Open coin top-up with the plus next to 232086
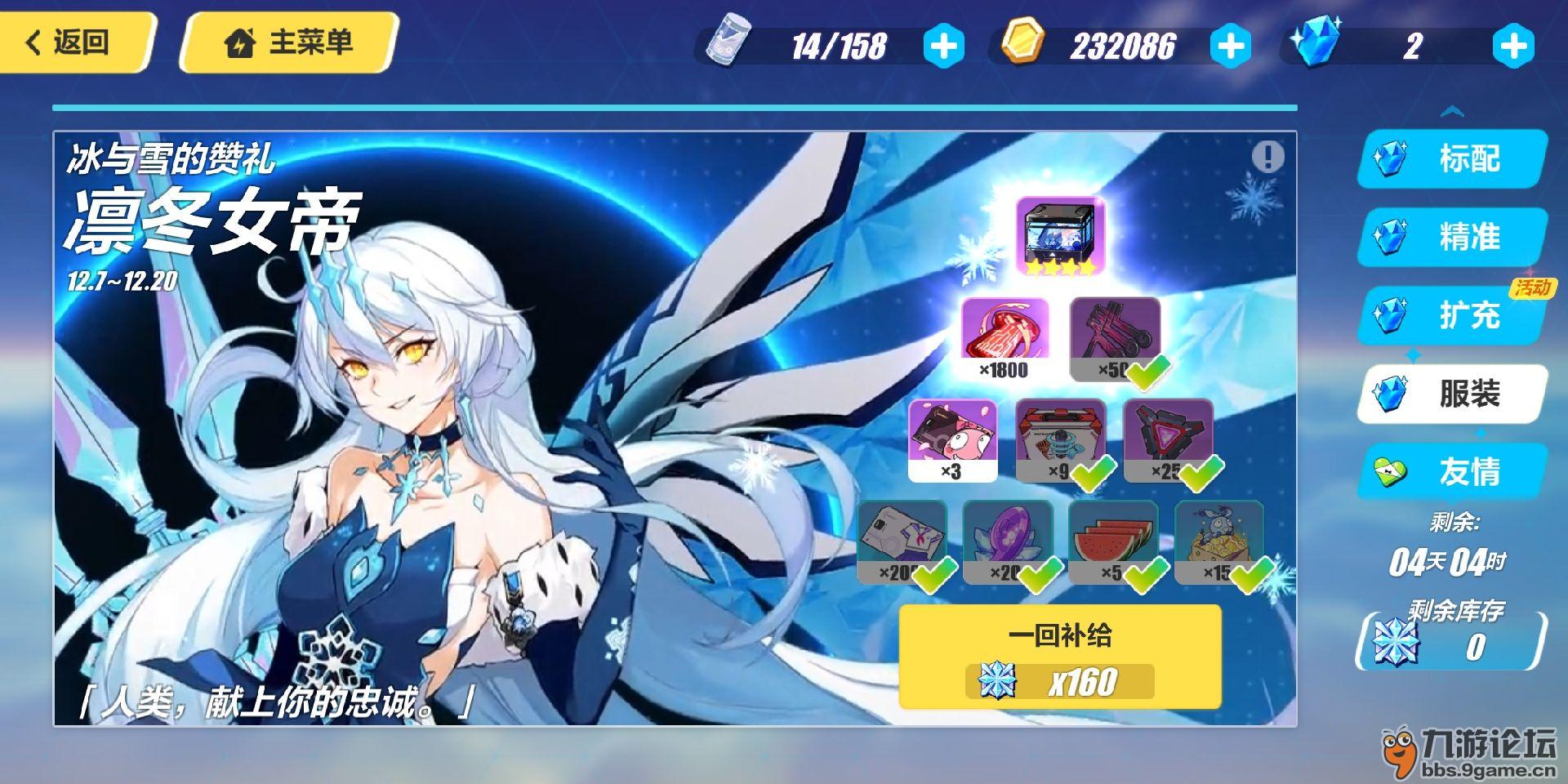 click(x=1229, y=47)
